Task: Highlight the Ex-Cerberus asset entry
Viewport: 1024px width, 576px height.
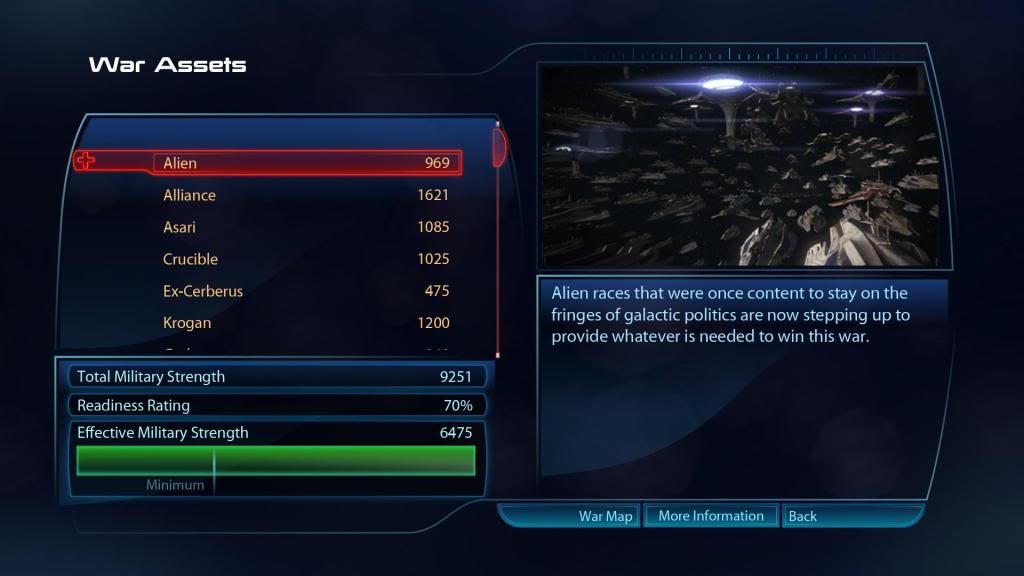Action: click(x=305, y=291)
